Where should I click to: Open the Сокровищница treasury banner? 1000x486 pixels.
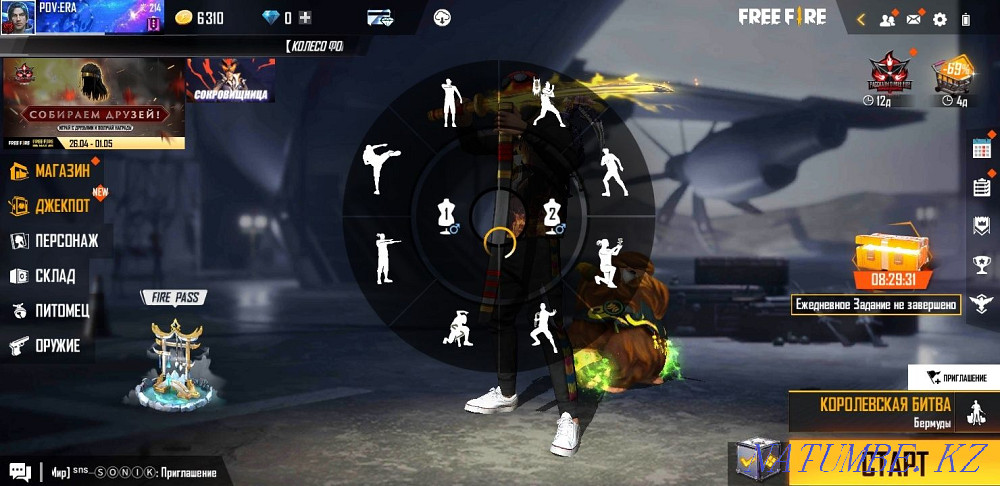(x=230, y=81)
